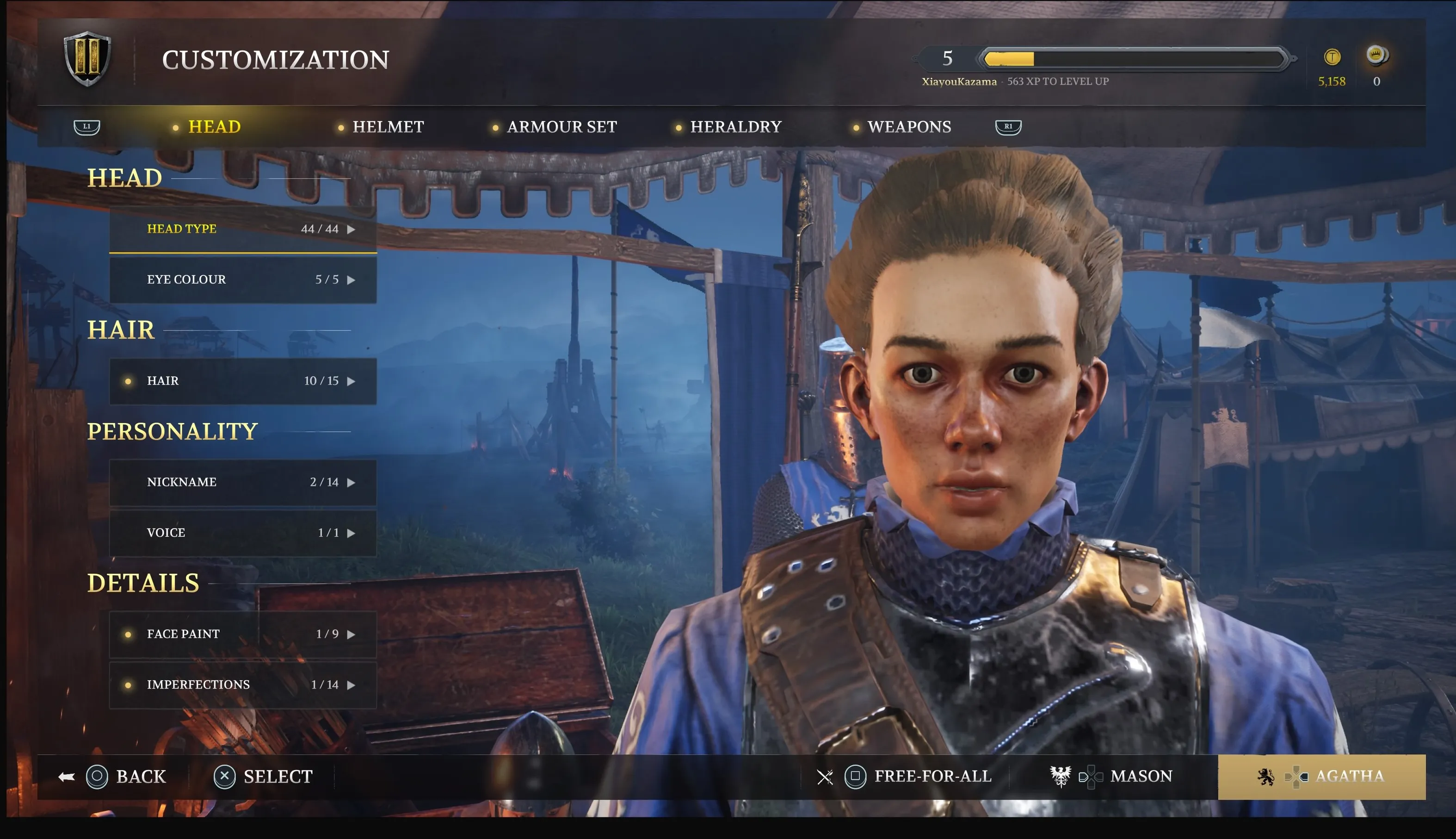Cycle to the next Nickname option
The image size is (1456, 839).
[x=352, y=483]
